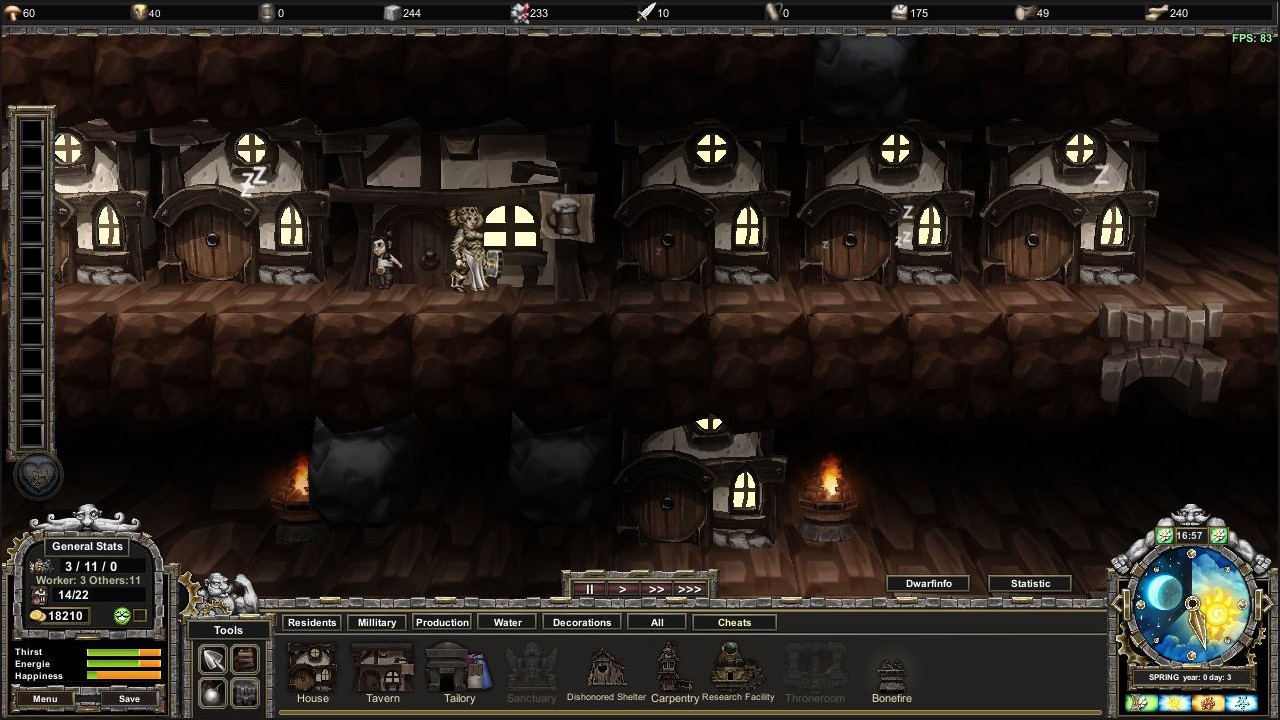The width and height of the screenshot is (1280, 720).
Task: Open the Dwarfinfo panel
Action: [x=927, y=583]
